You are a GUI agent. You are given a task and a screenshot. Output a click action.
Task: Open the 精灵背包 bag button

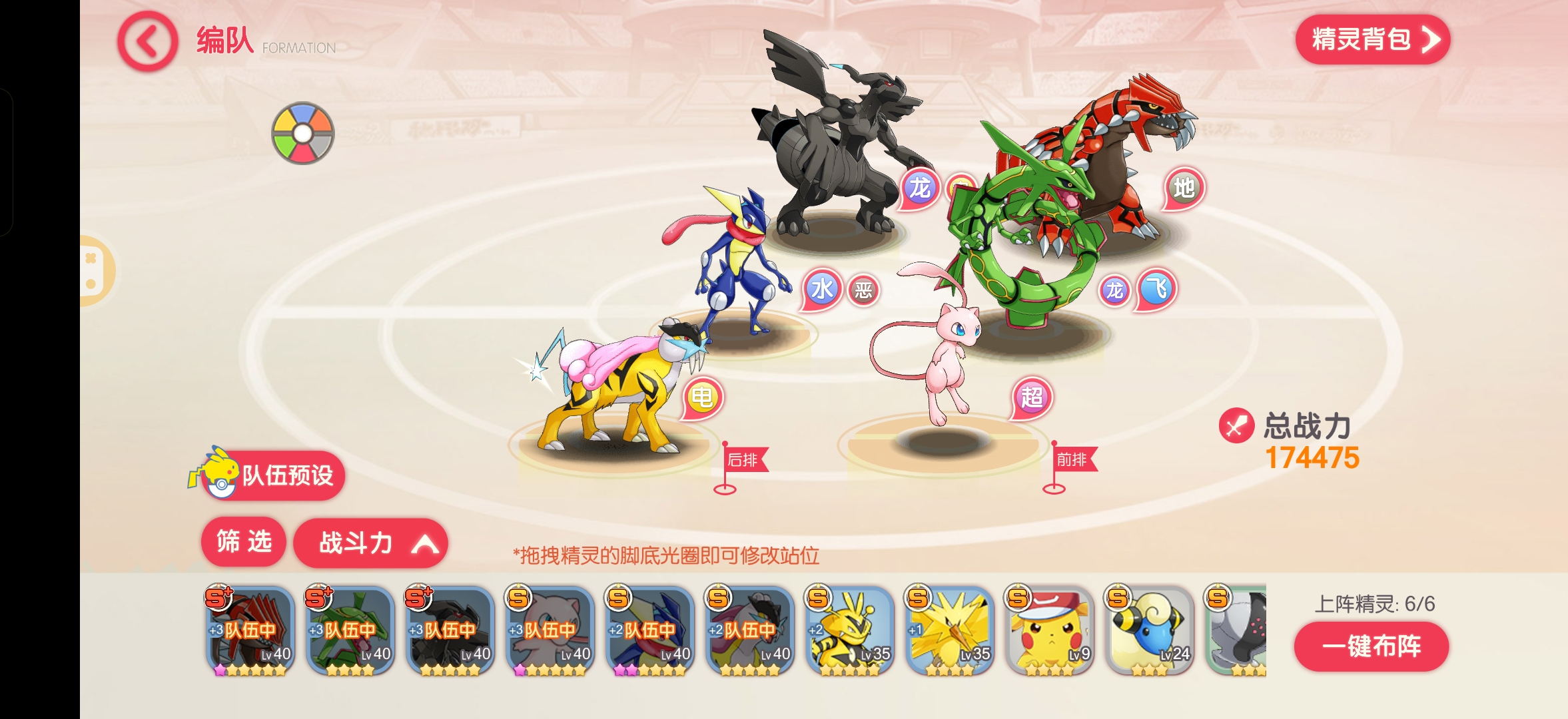pos(1372,40)
